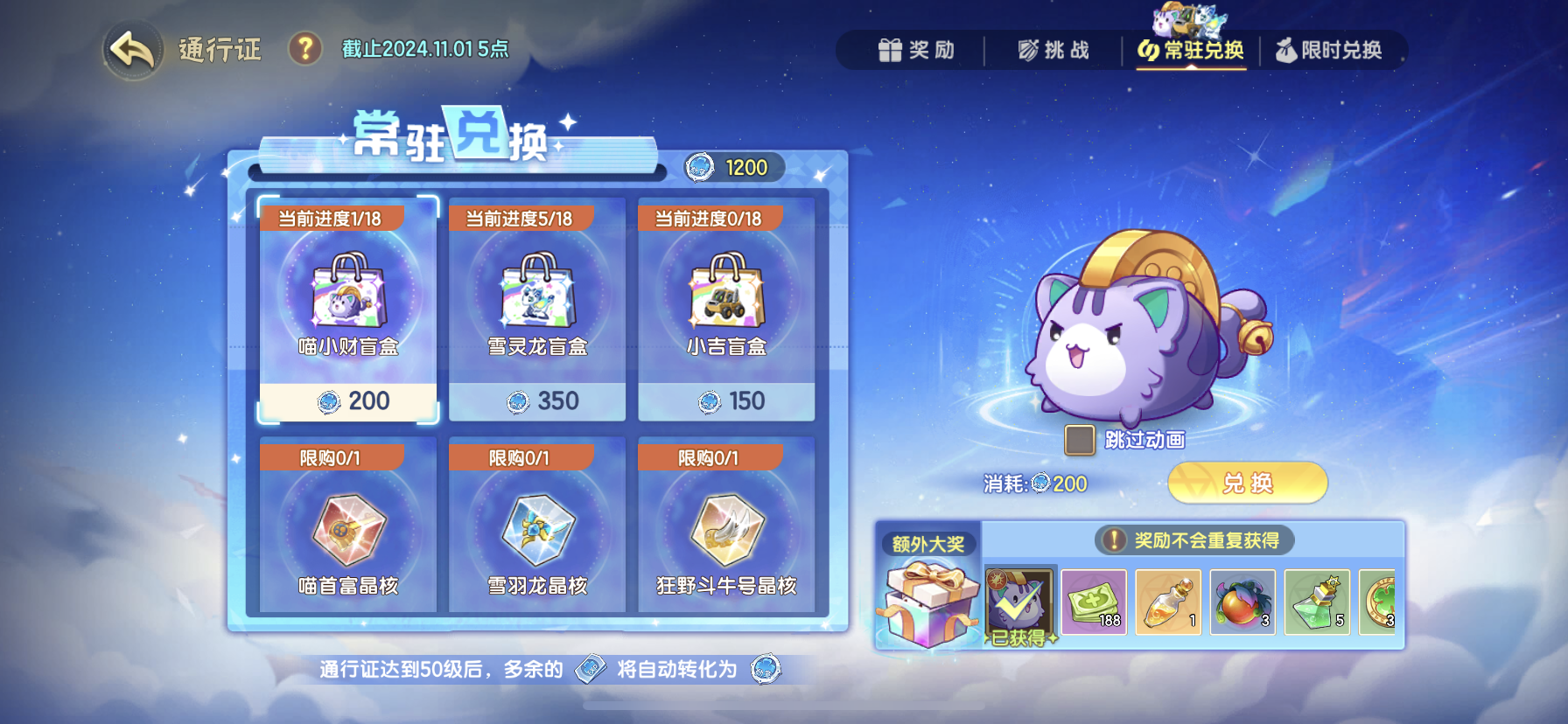Click the already-obtained cat reward marked 已获得
This screenshot has height=724, width=1568.
(1020, 603)
